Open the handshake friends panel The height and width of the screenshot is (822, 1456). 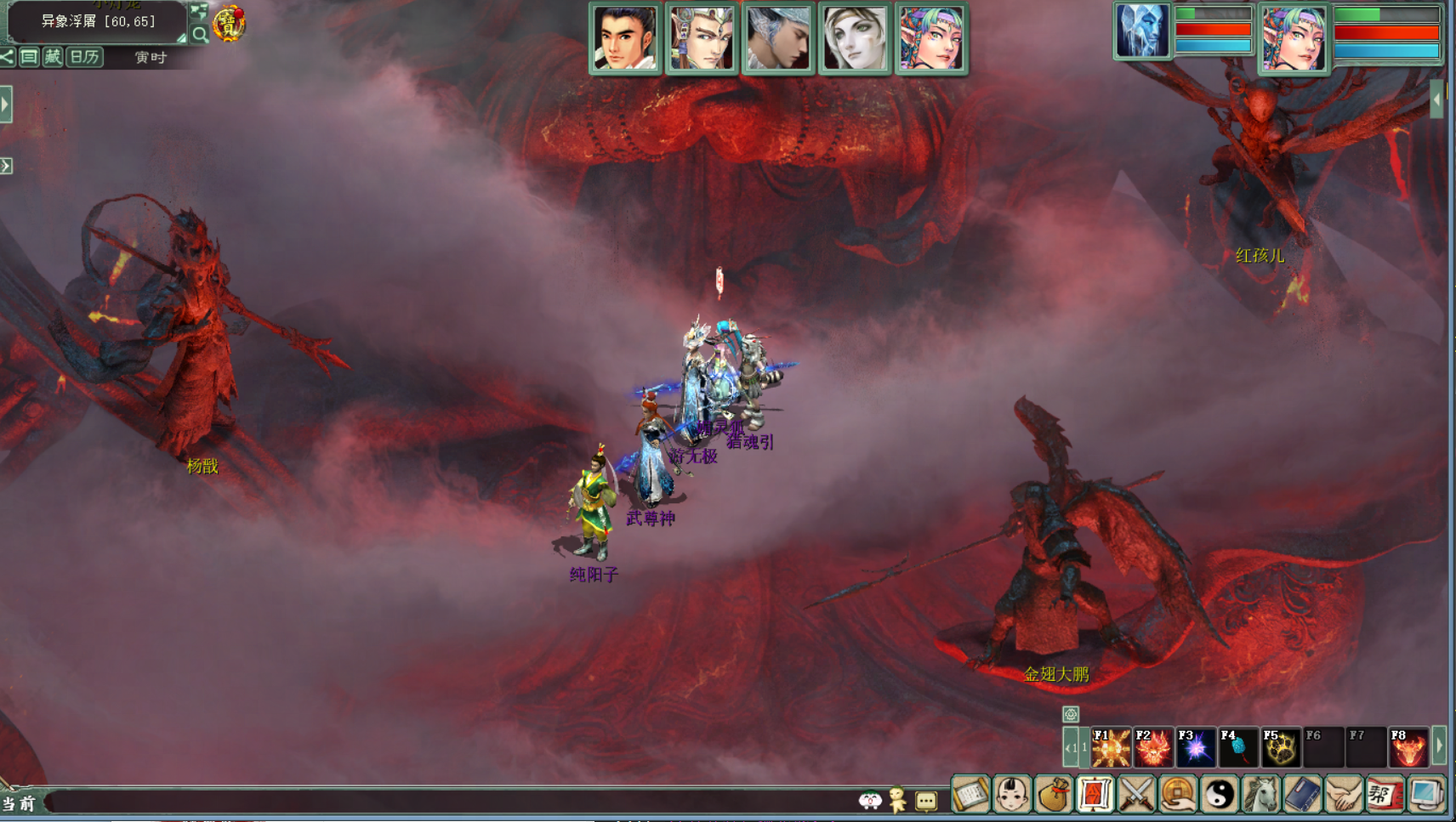pos(1345,796)
